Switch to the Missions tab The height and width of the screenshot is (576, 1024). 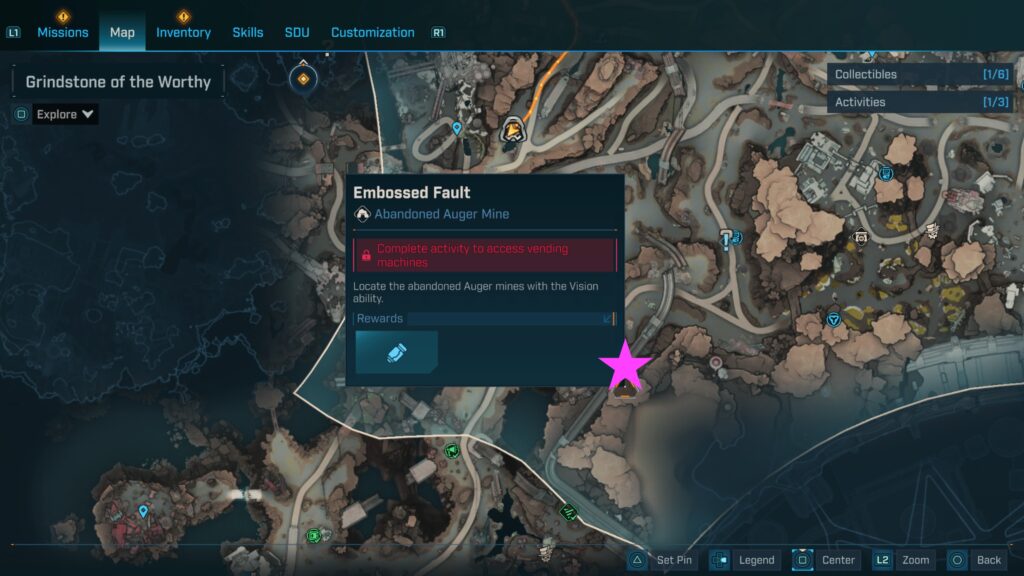point(63,32)
